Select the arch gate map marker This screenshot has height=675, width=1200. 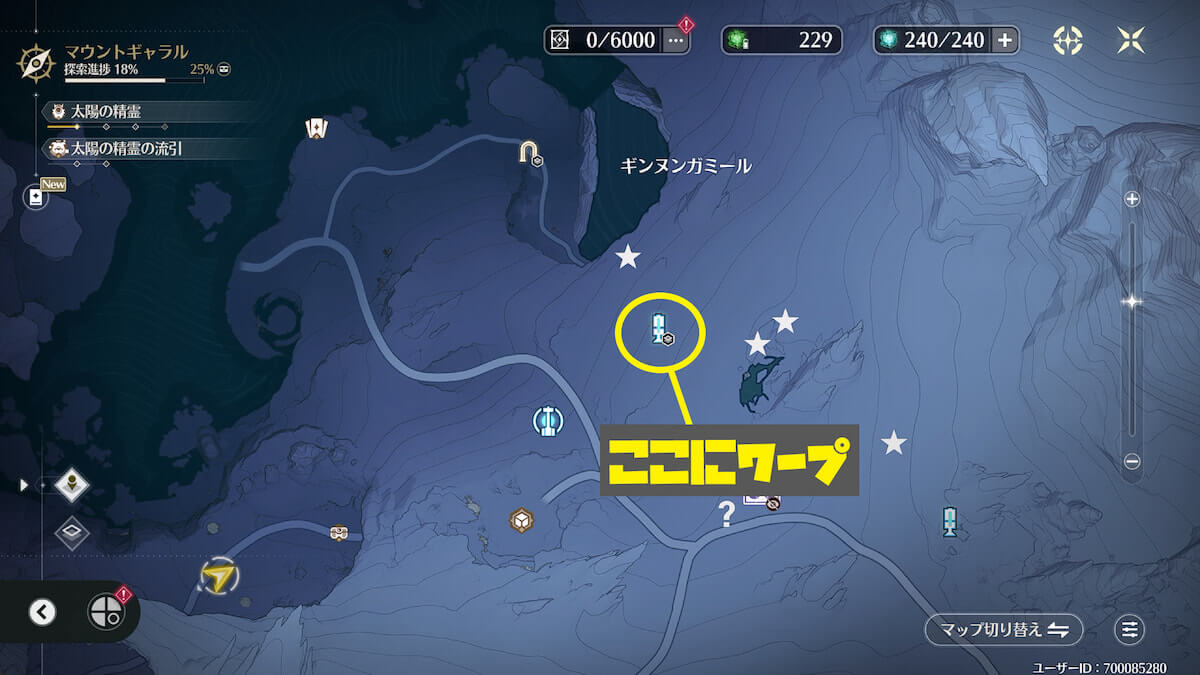528,151
